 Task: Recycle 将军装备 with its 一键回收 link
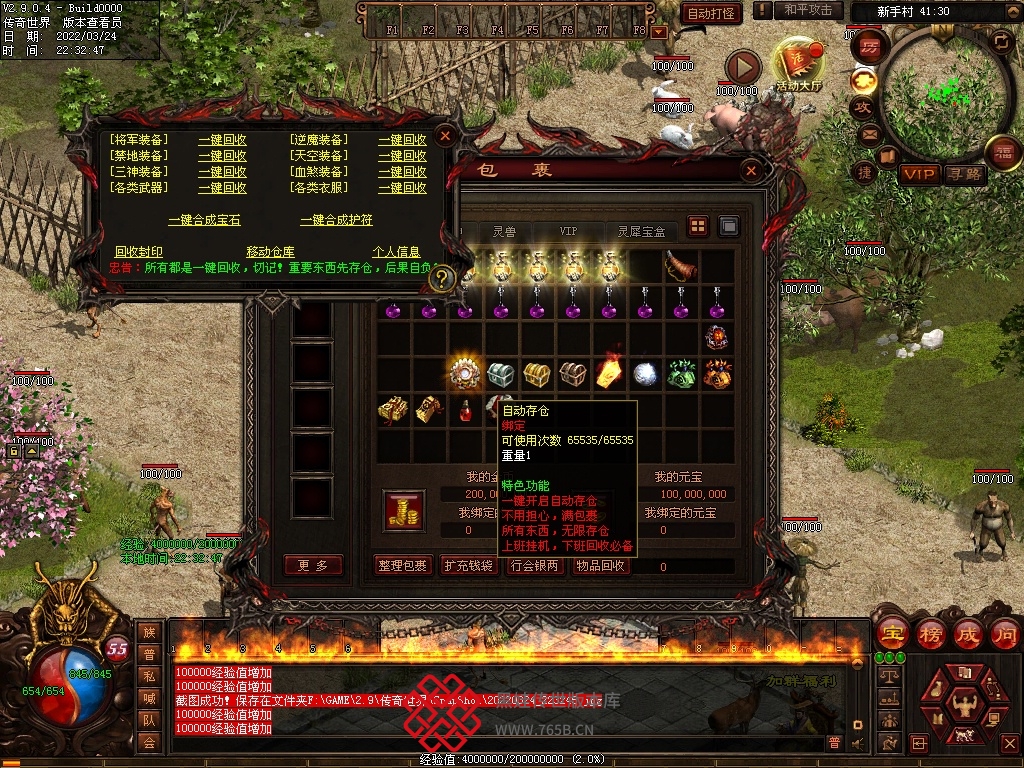point(222,140)
